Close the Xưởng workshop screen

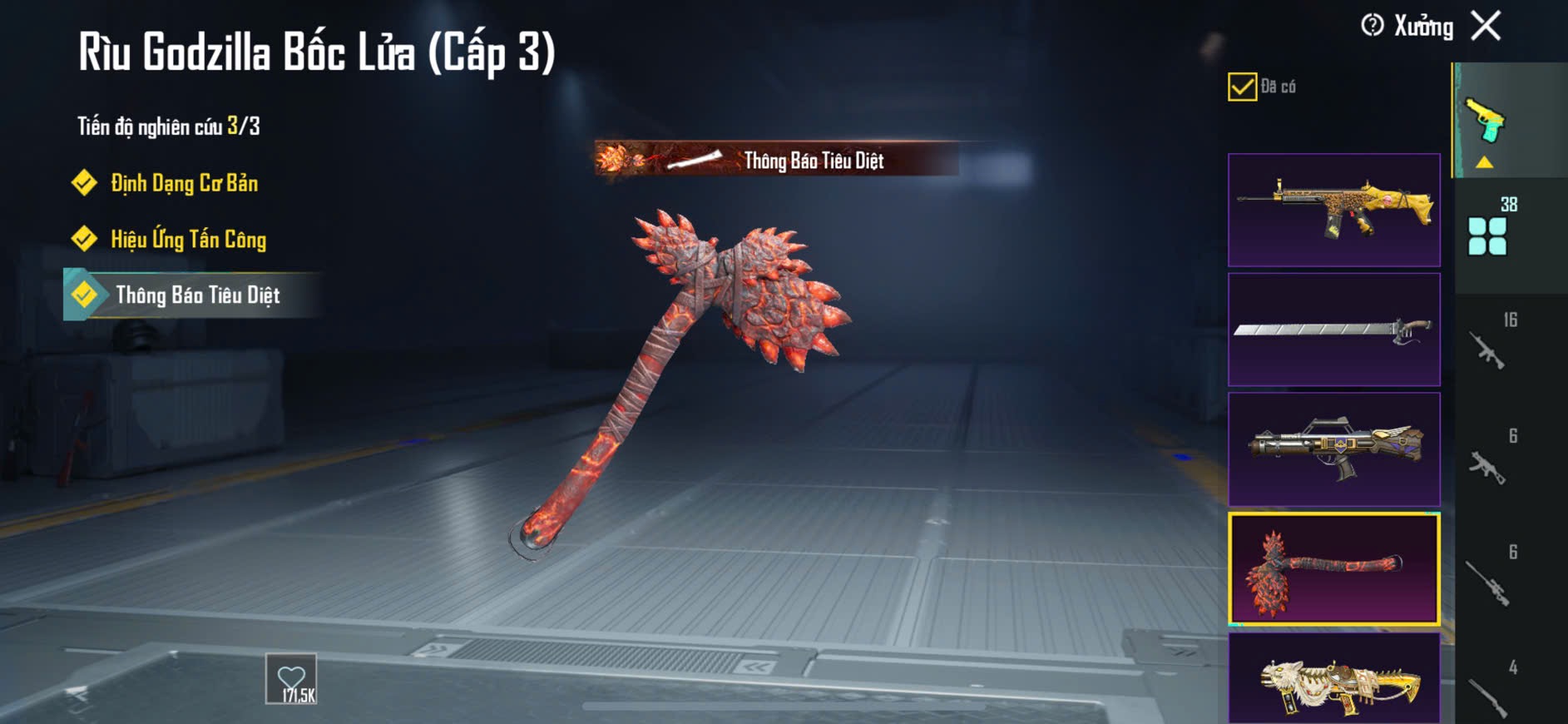(1486, 26)
